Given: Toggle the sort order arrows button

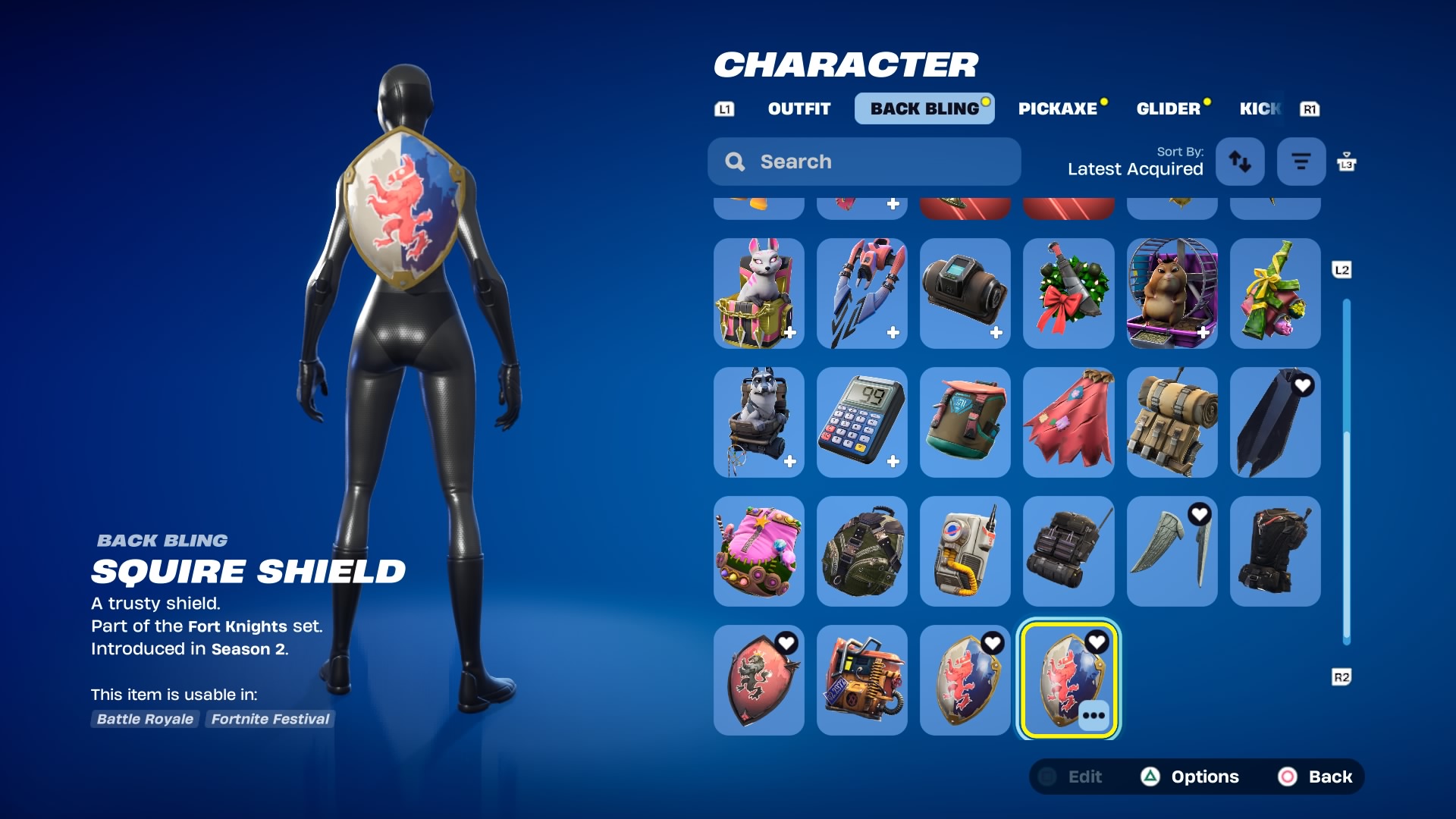Looking at the screenshot, I should (1240, 162).
